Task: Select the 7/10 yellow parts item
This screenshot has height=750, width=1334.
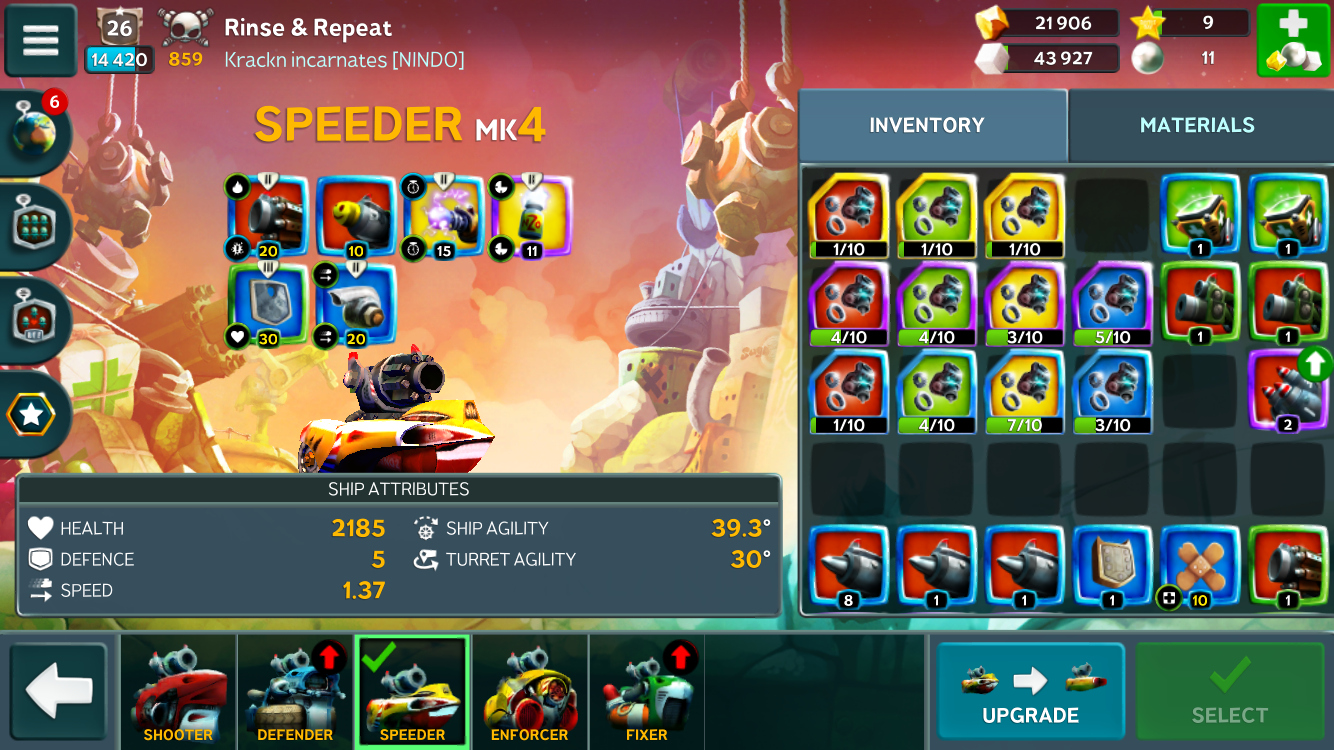Action: click(1024, 391)
